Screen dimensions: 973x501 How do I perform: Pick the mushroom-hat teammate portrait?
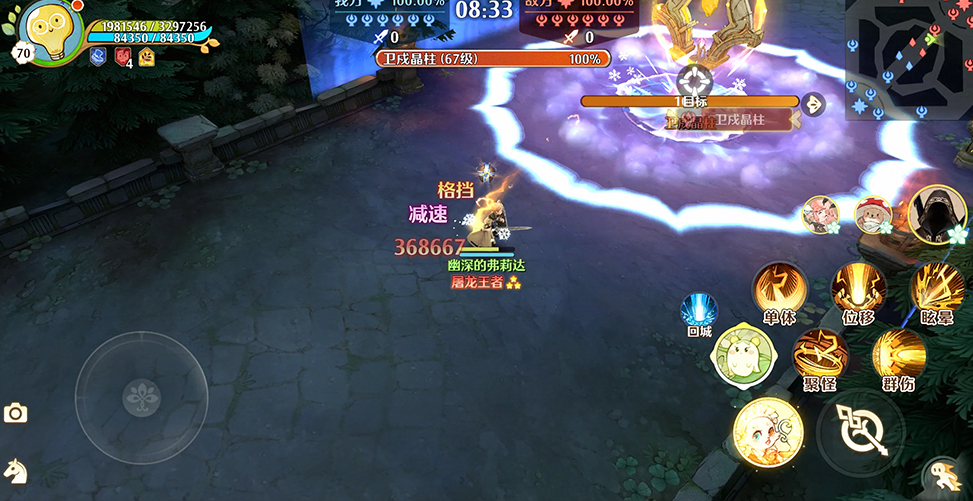click(872, 214)
